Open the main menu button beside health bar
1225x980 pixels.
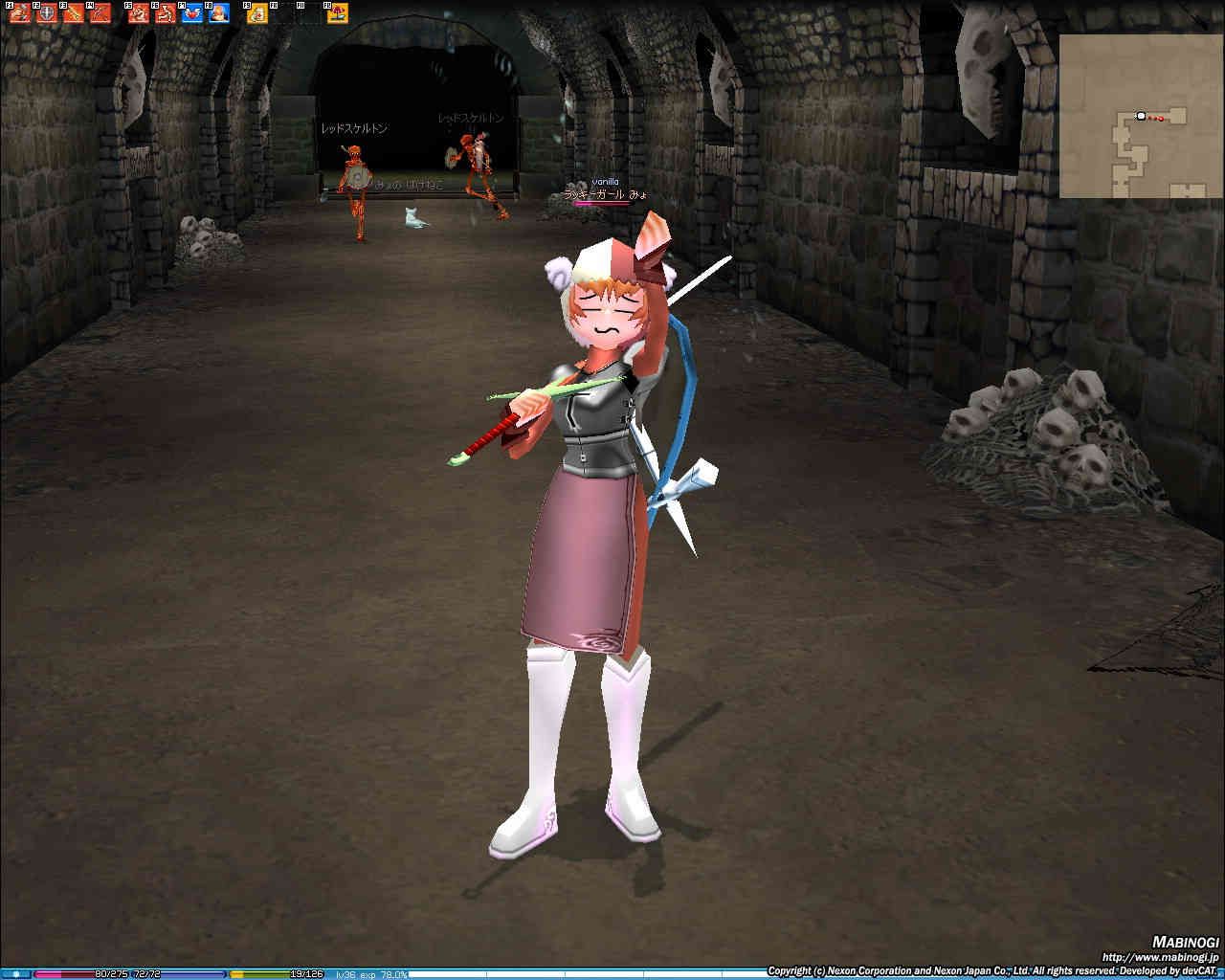click(15, 974)
